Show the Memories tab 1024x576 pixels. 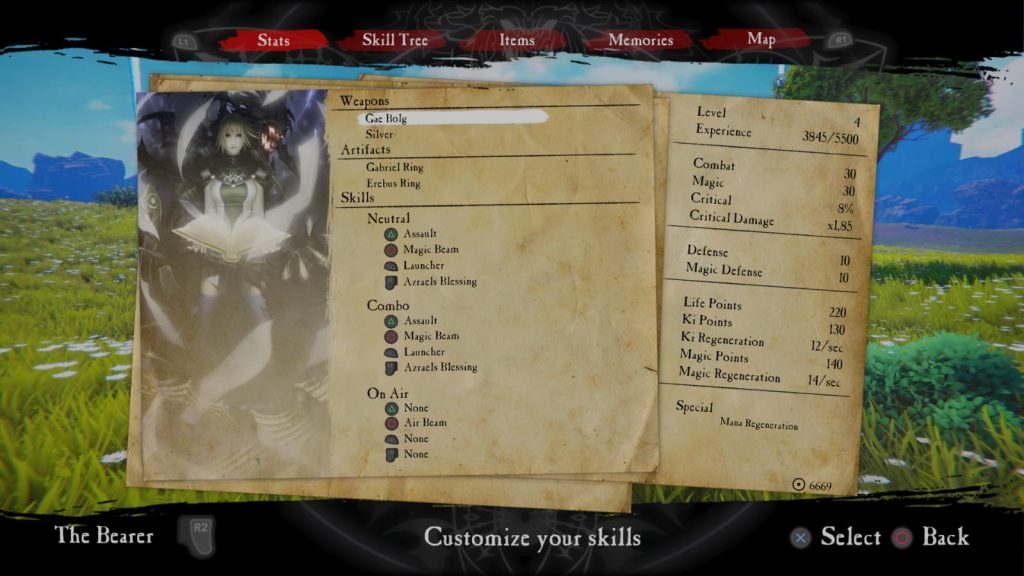(640, 41)
